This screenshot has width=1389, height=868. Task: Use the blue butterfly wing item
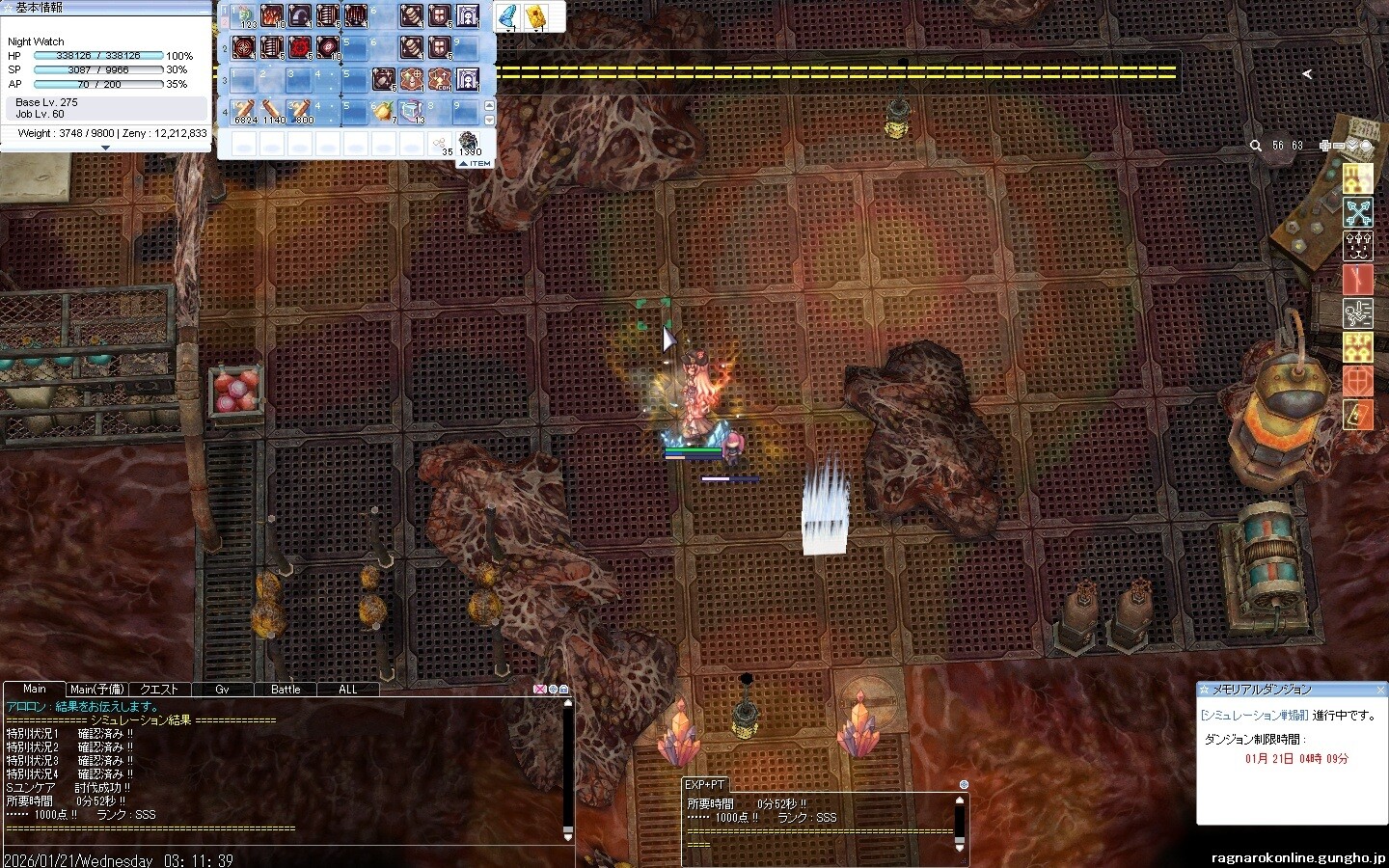[x=508, y=16]
